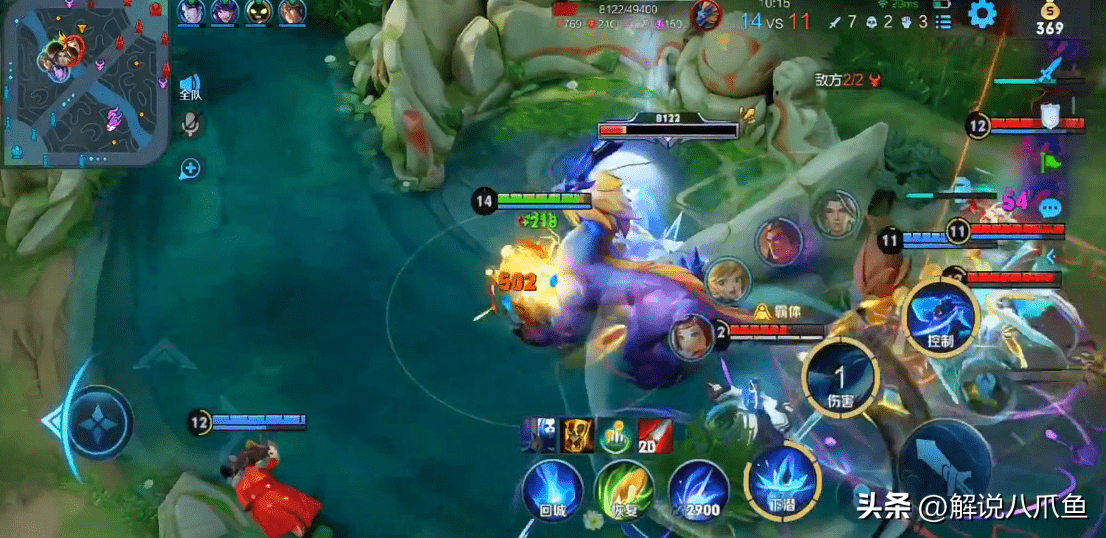The width and height of the screenshot is (1106, 538).
Task: Cast the skill showing 2900
Action: pyautogui.click(x=698, y=488)
